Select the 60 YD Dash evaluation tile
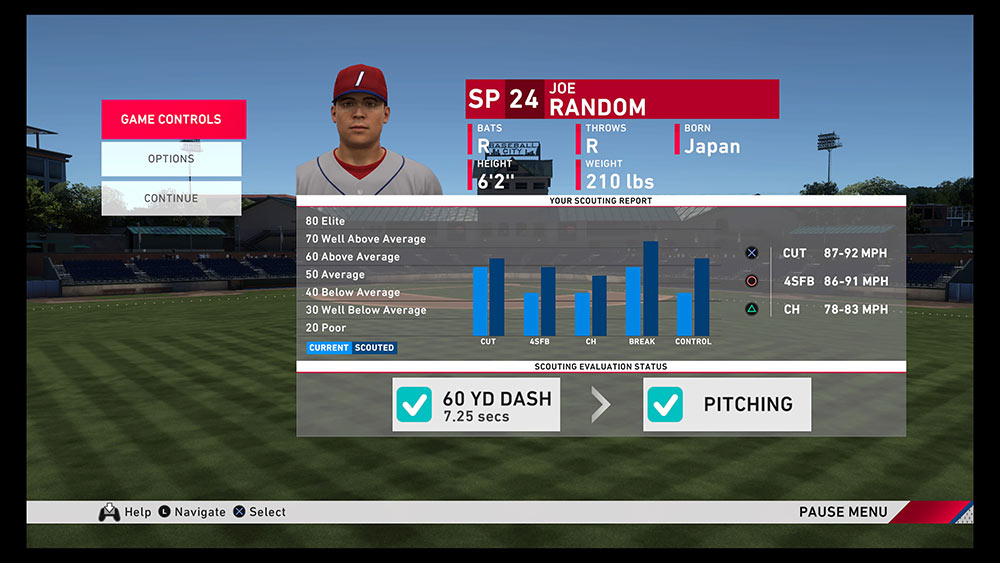Screen dimensions: 1000x563 (x=476, y=405)
